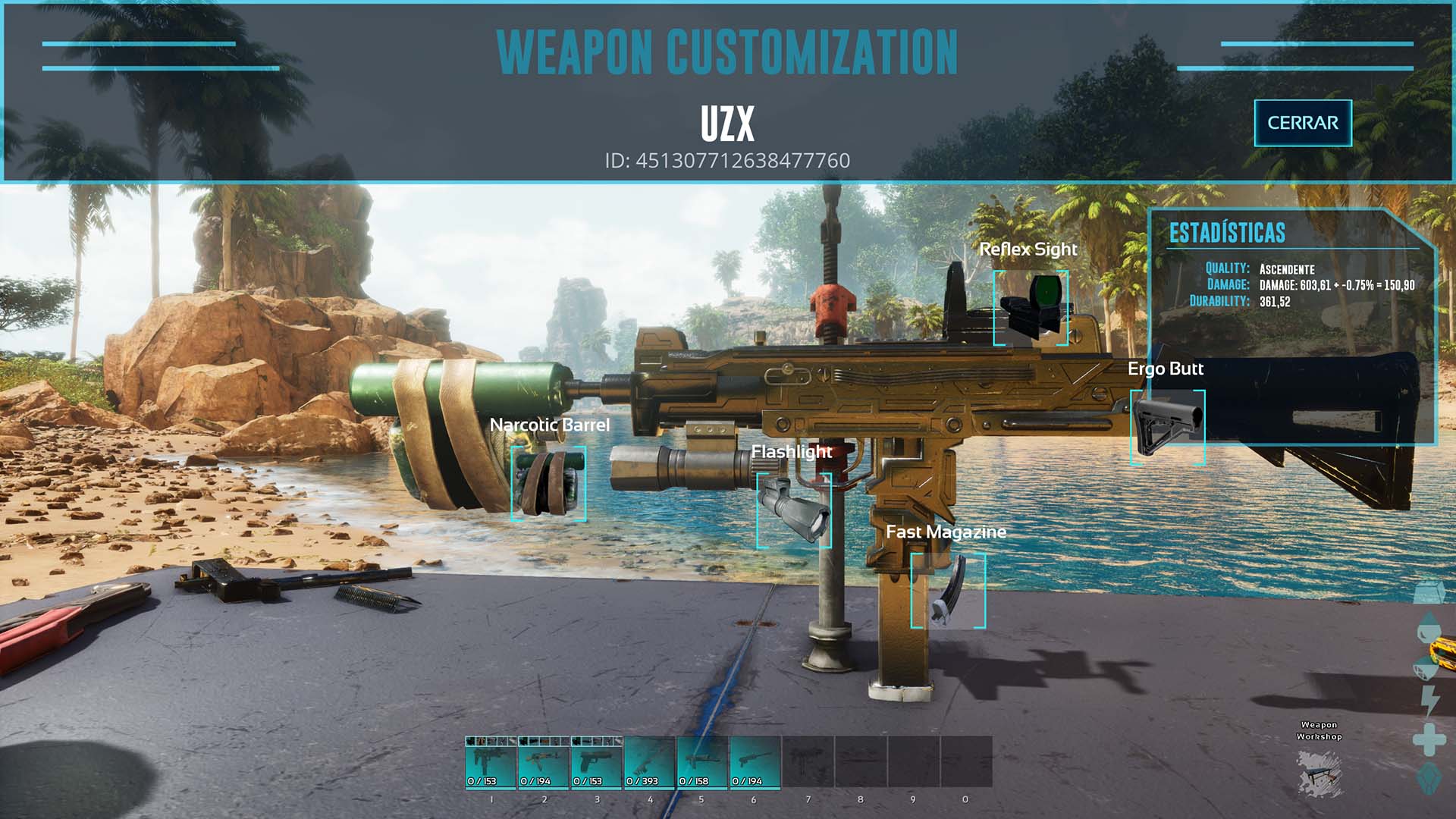Select the Reflex Sight attachment slot
Image resolution: width=1456 pixels, height=819 pixels.
pos(1031,308)
